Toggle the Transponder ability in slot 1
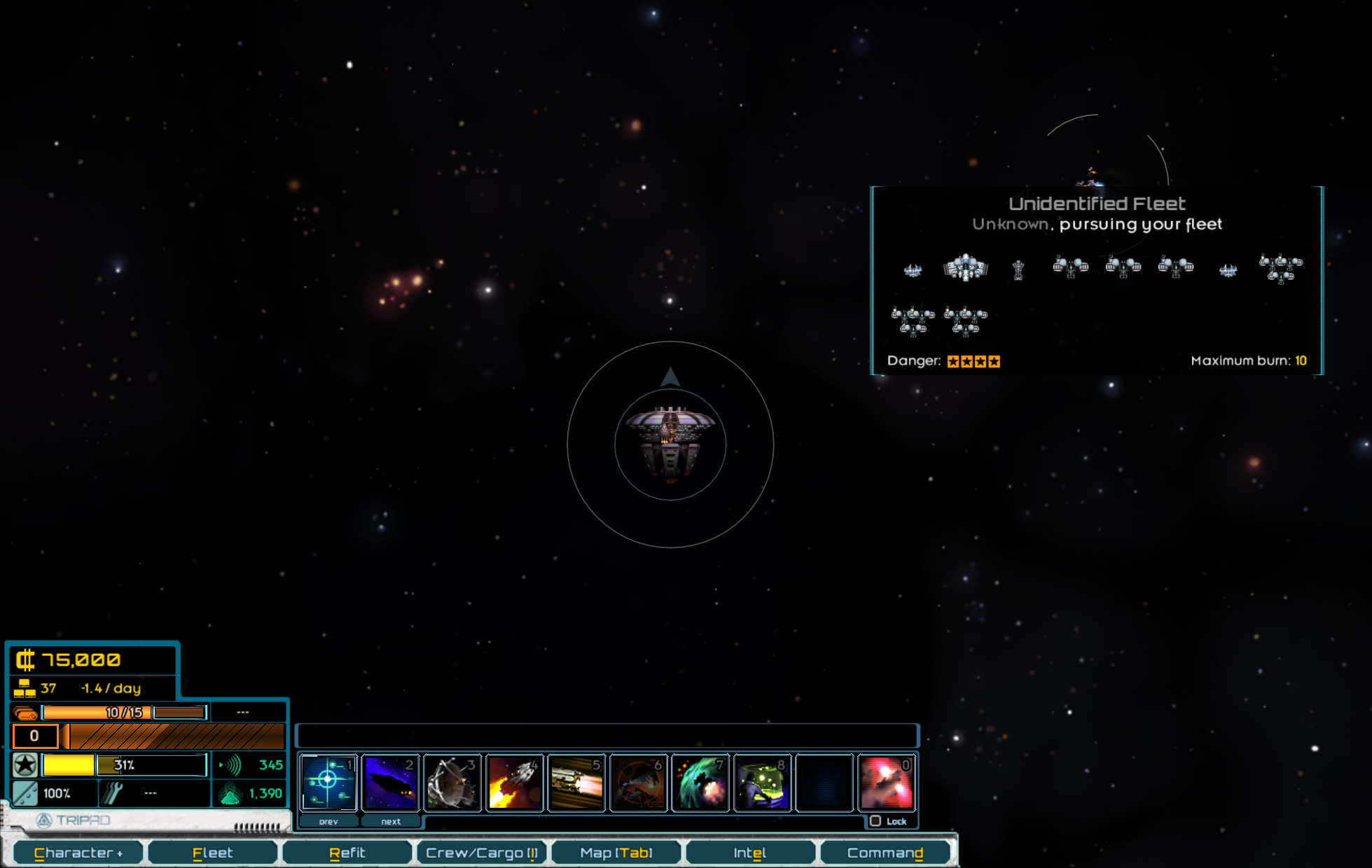1372x868 pixels. pyautogui.click(x=328, y=782)
